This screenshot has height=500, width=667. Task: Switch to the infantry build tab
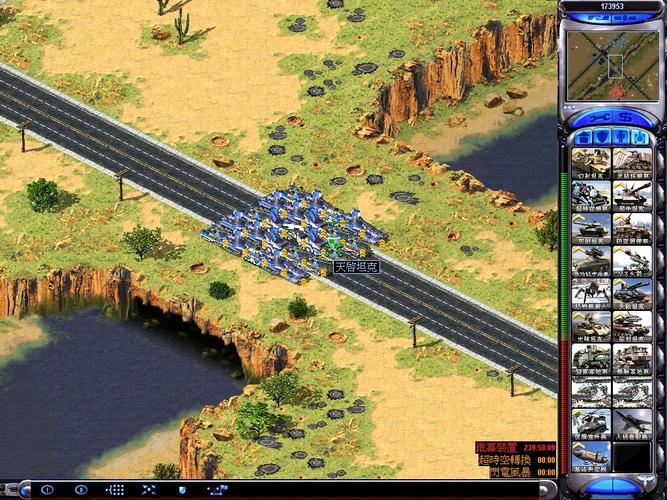(x=620, y=135)
